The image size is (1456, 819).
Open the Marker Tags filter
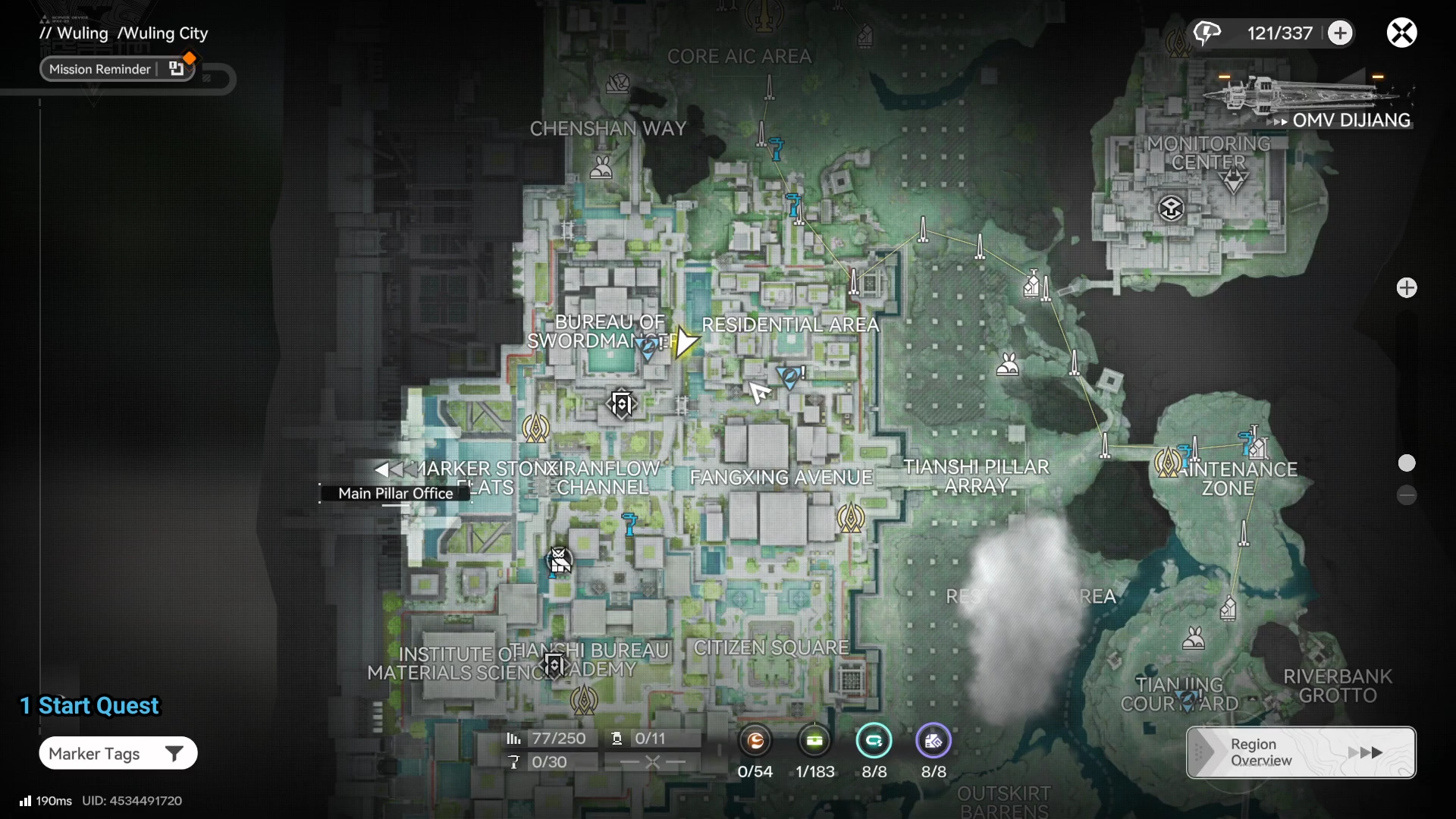point(118,753)
